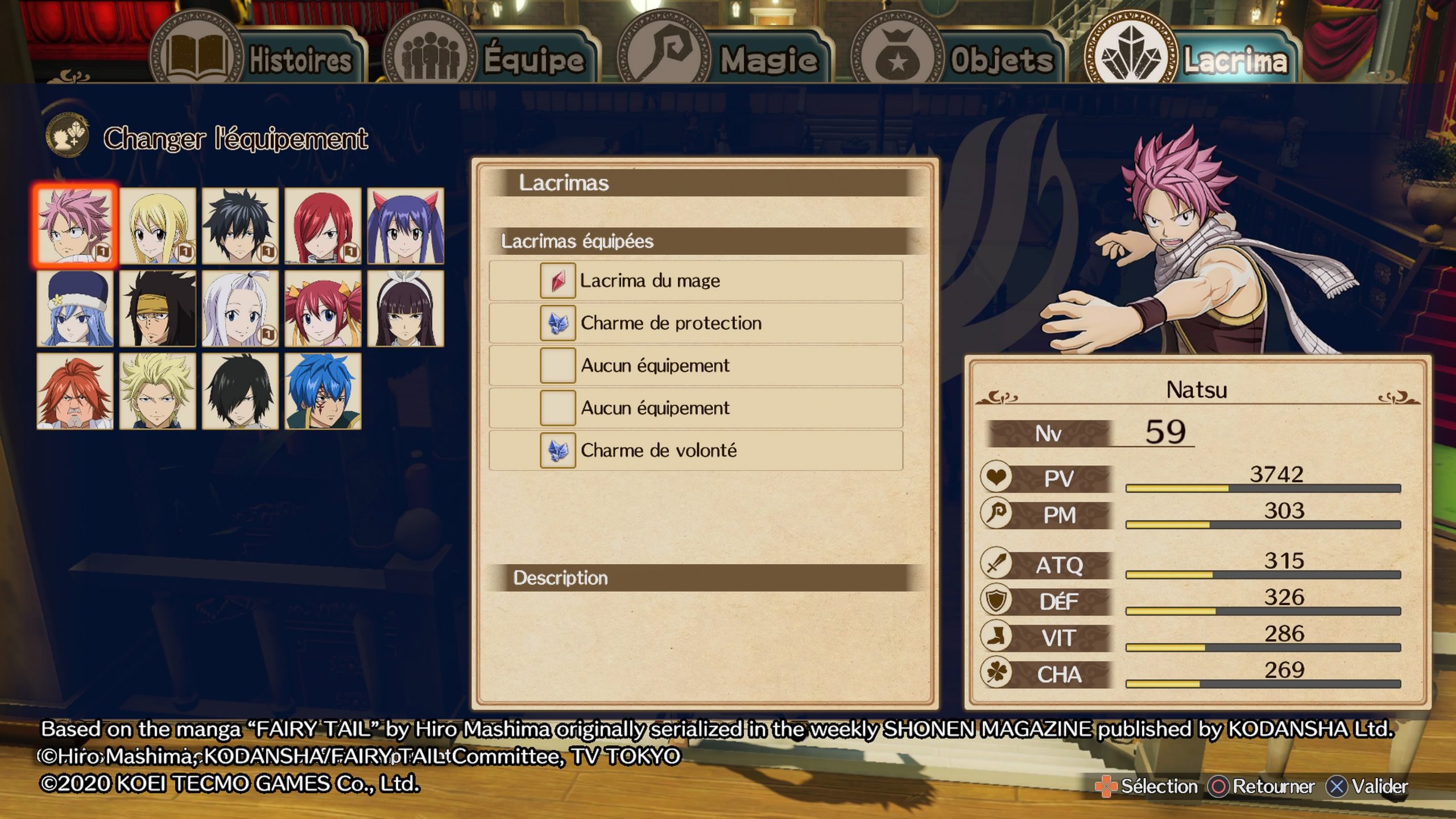Choose Mirajane's white-haired portrait
1456x819 pixels.
240,308
